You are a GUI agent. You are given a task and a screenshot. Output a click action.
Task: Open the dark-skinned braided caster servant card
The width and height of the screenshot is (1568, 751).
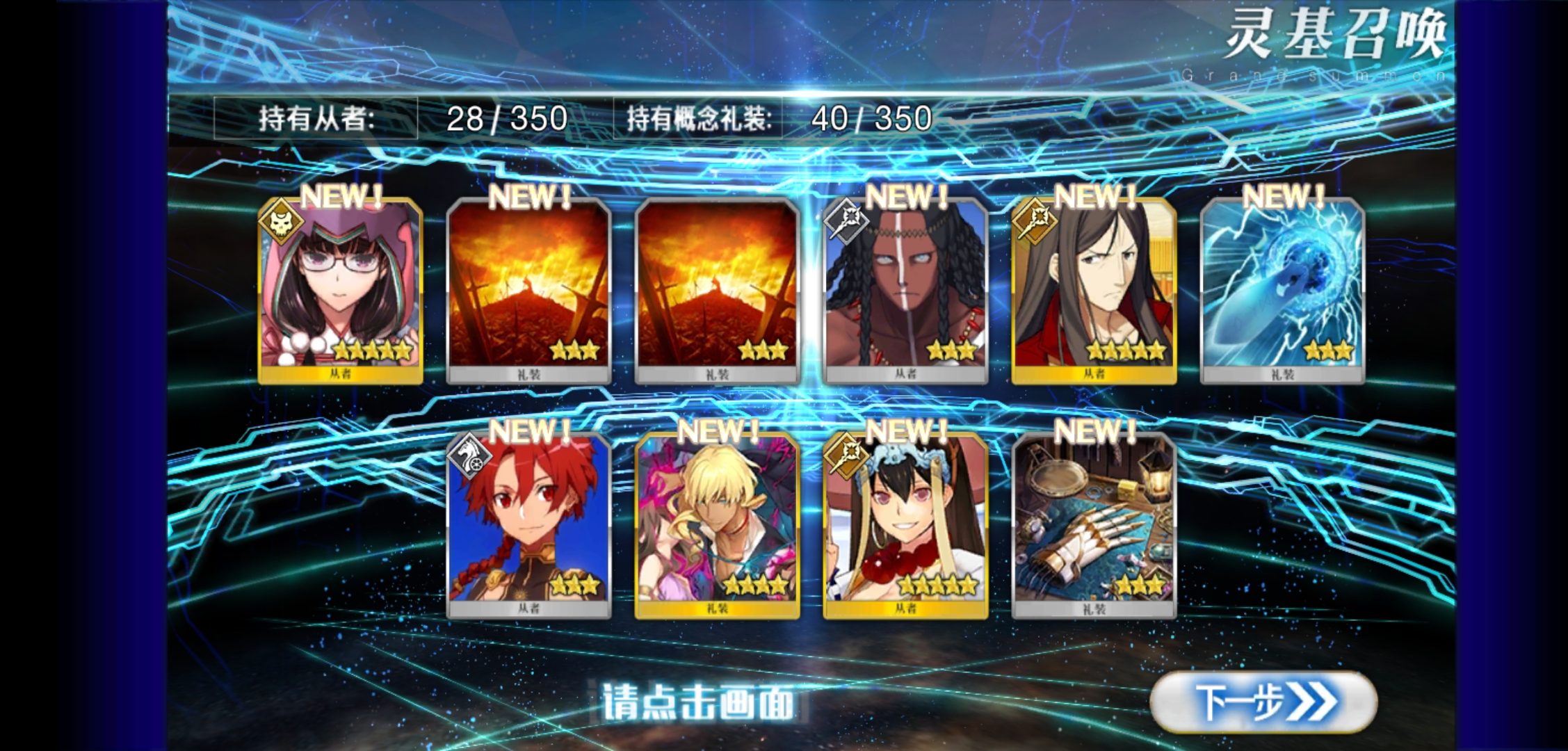click(905, 291)
